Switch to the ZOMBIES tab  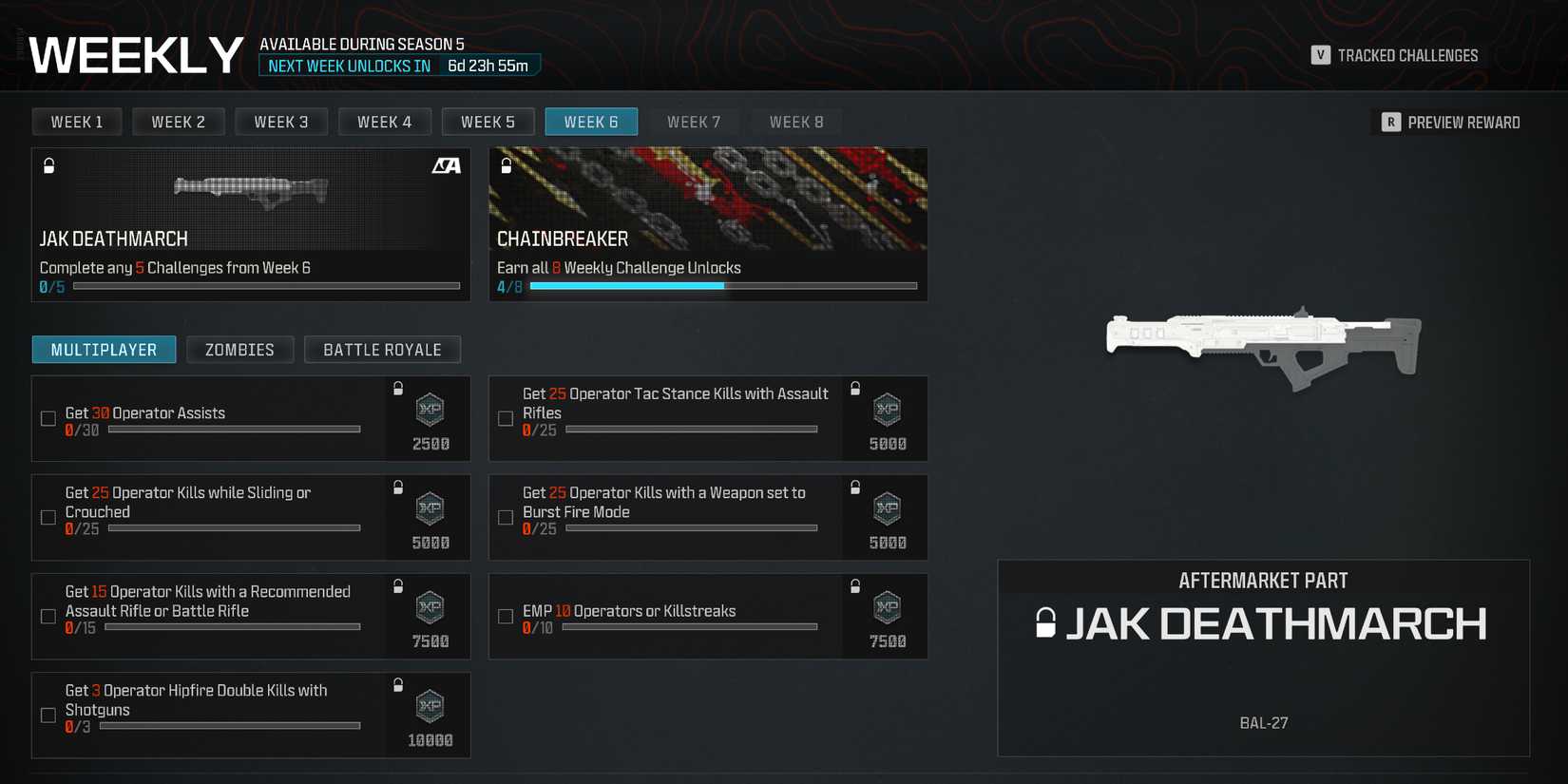pos(239,349)
